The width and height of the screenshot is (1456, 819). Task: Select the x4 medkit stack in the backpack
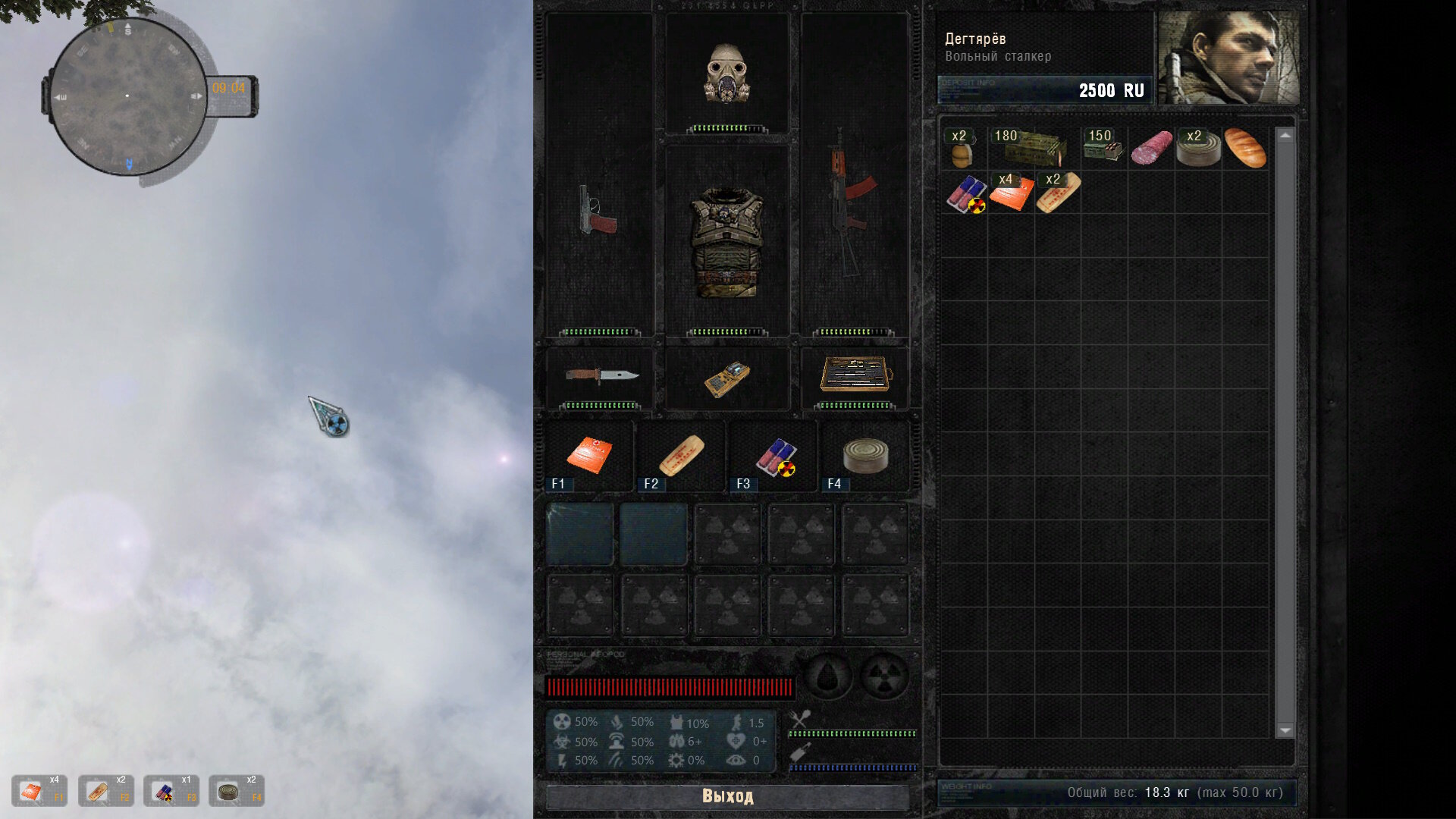pyautogui.click(x=1011, y=193)
